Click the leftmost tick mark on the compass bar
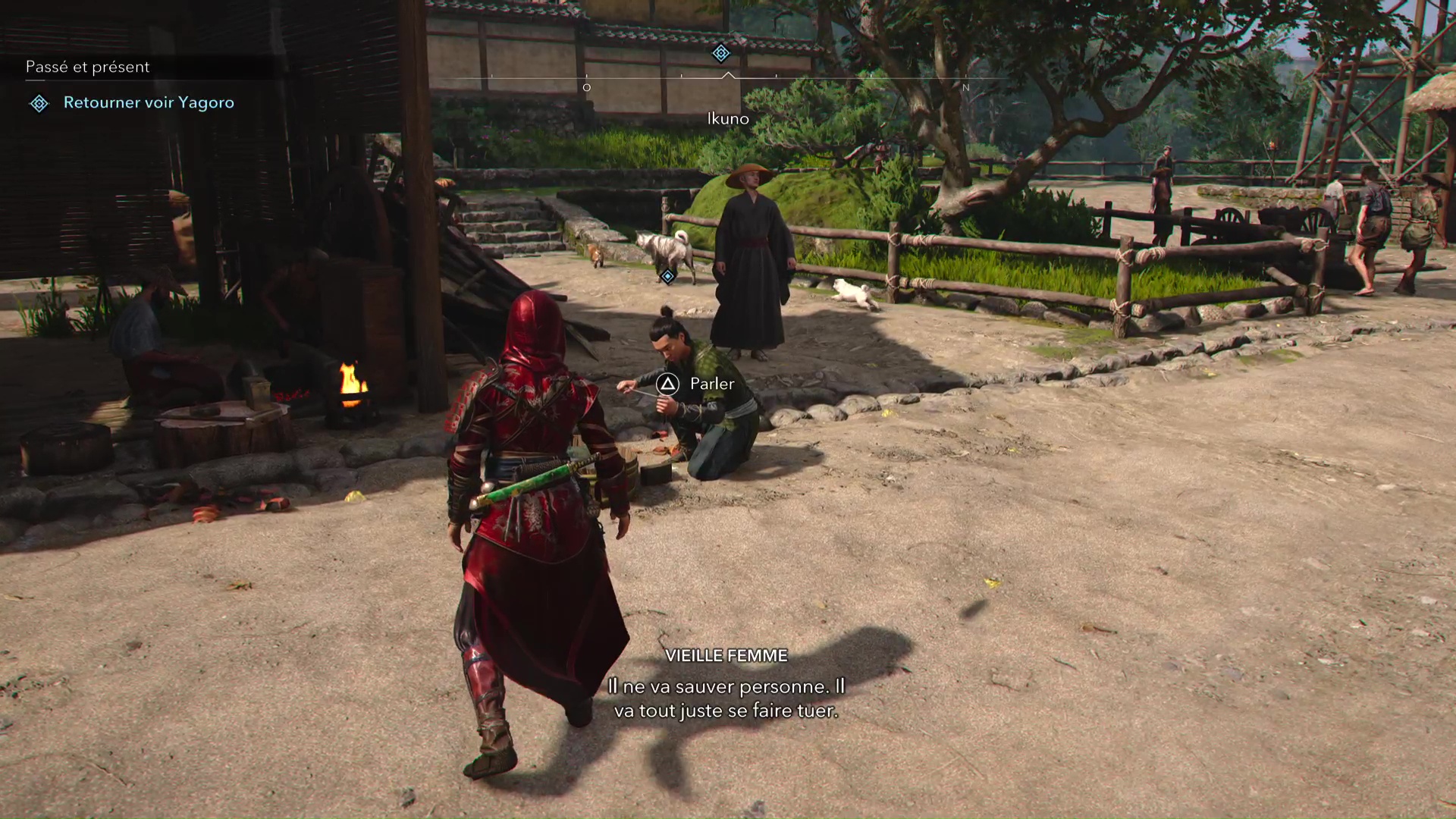The image size is (1456, 819). pos(494,76)
